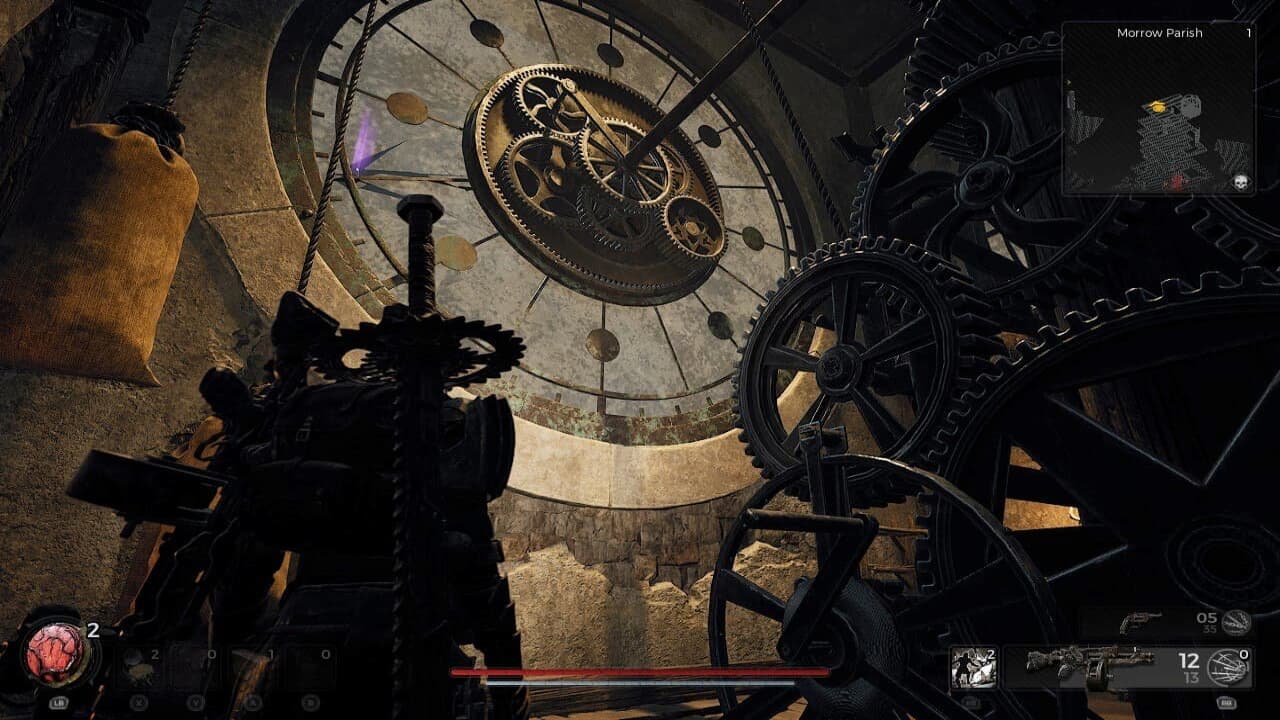
Task: Select the melee skill portrait icon marked 2
Action: 972,665
